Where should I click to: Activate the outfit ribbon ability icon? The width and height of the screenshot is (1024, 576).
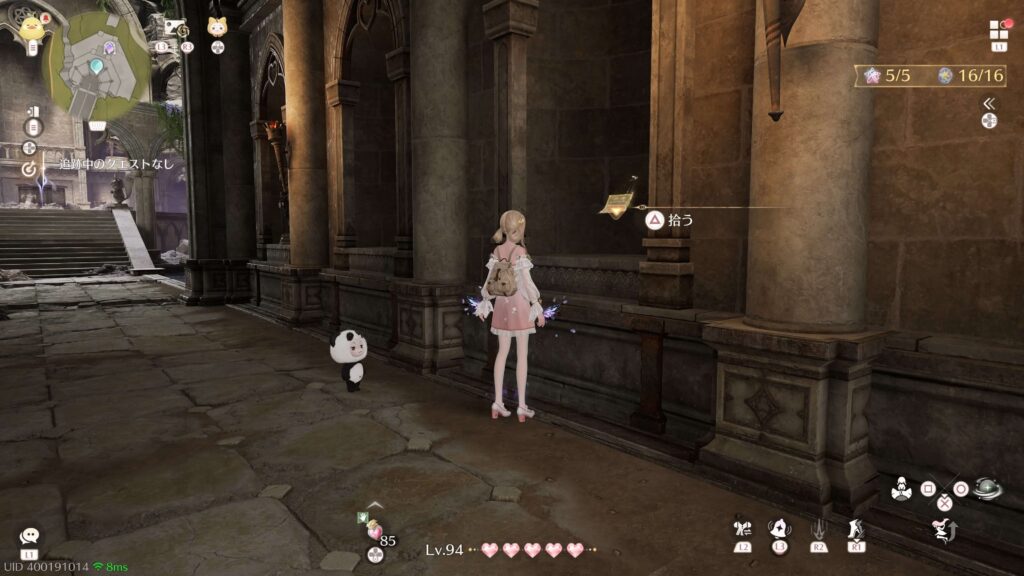741,529
